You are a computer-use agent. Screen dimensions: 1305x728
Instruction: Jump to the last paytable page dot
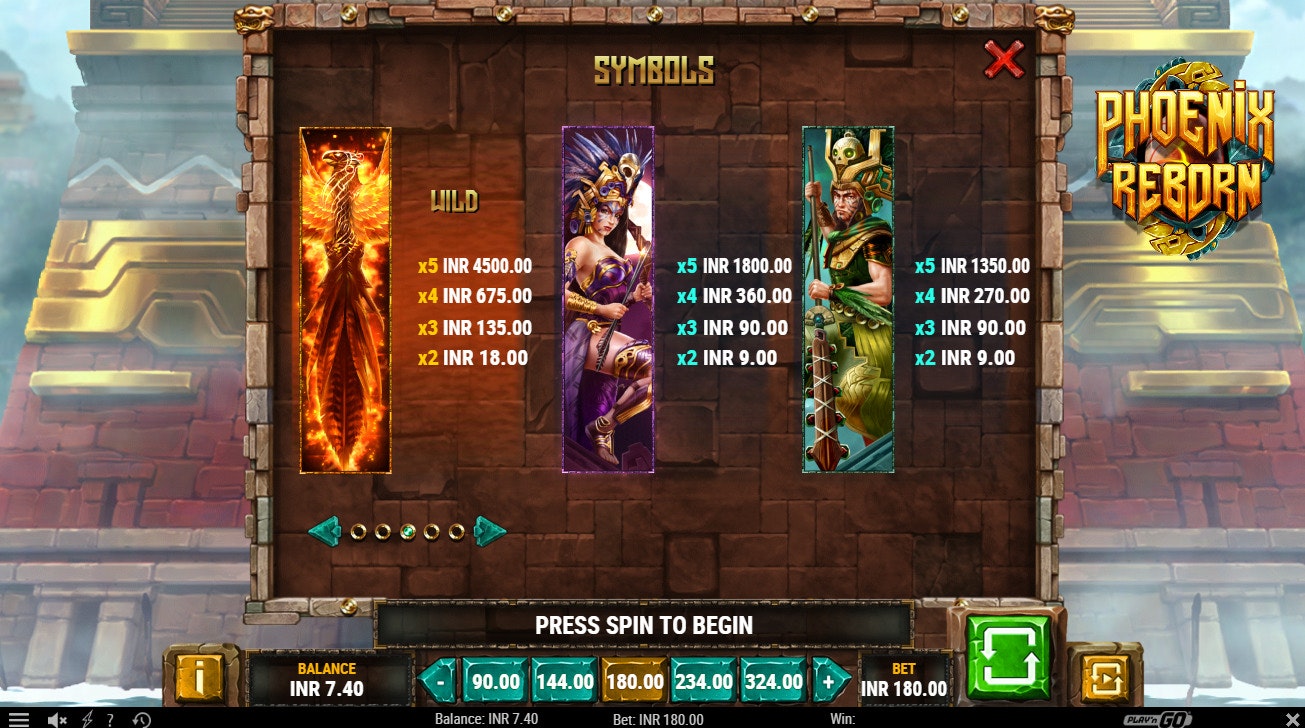coord(457,531)
